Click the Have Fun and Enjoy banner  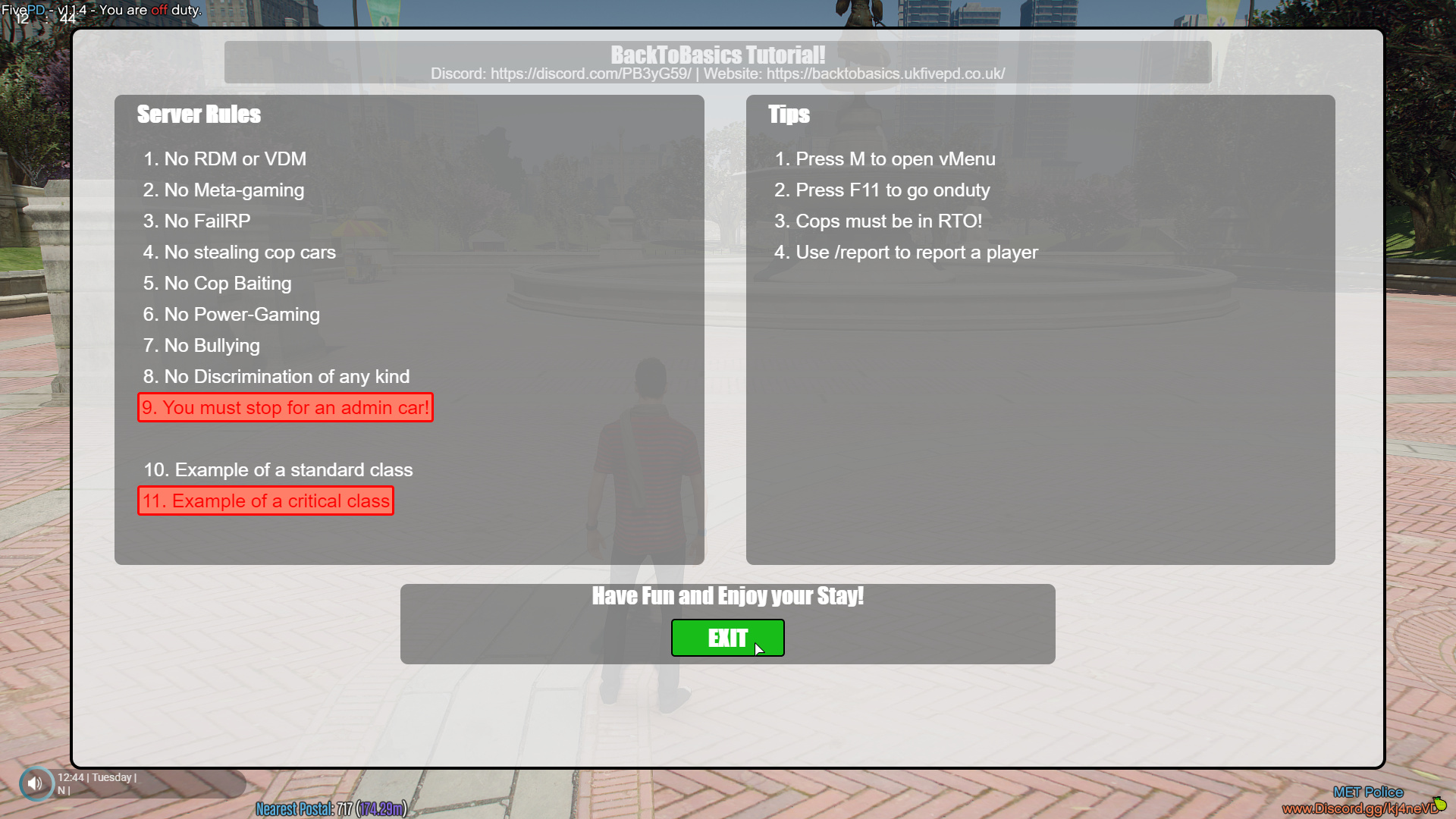[727, 596]
